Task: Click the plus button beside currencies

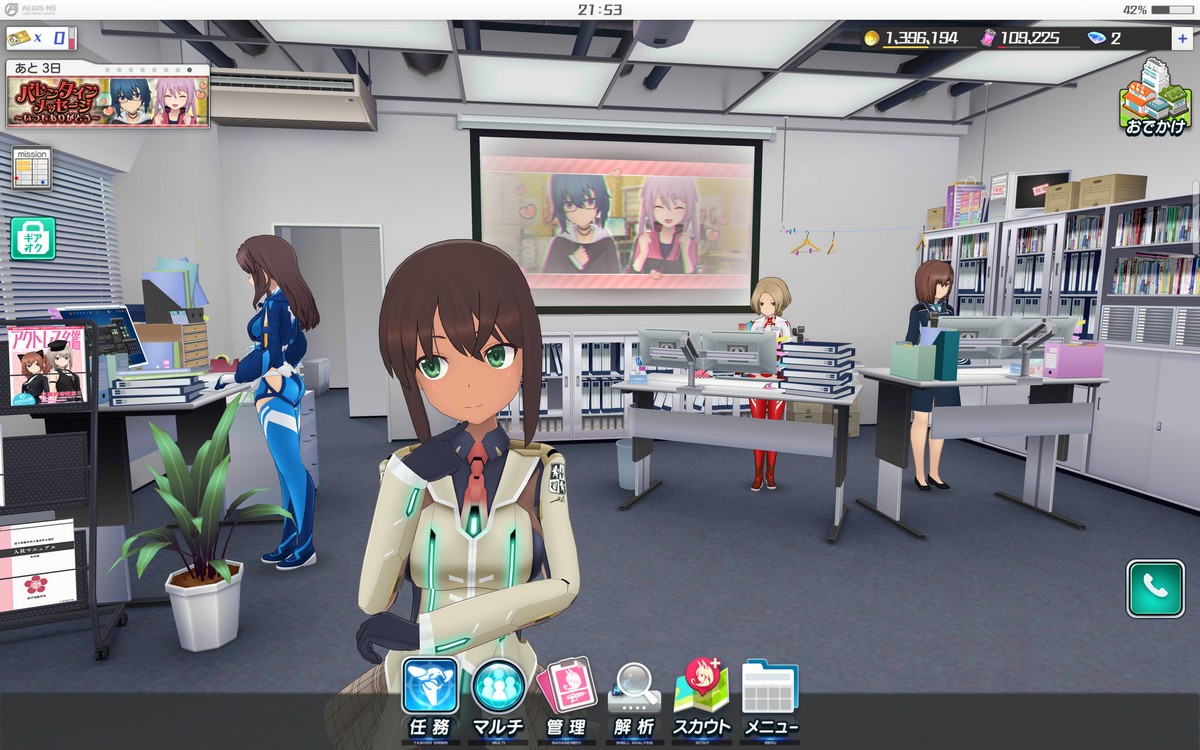Action: point(1183,38)
